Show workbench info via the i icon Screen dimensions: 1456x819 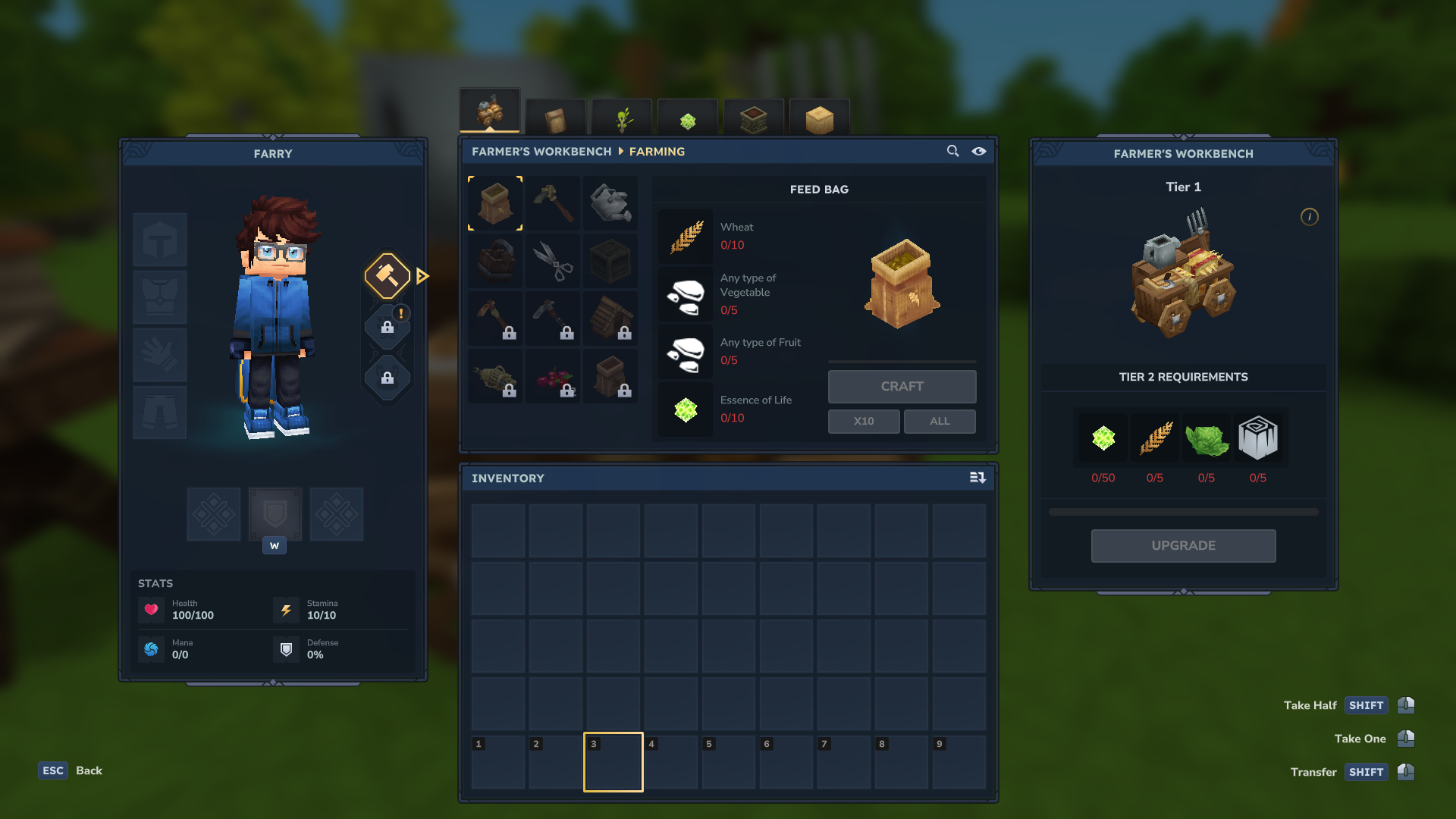click(1310, 217)
